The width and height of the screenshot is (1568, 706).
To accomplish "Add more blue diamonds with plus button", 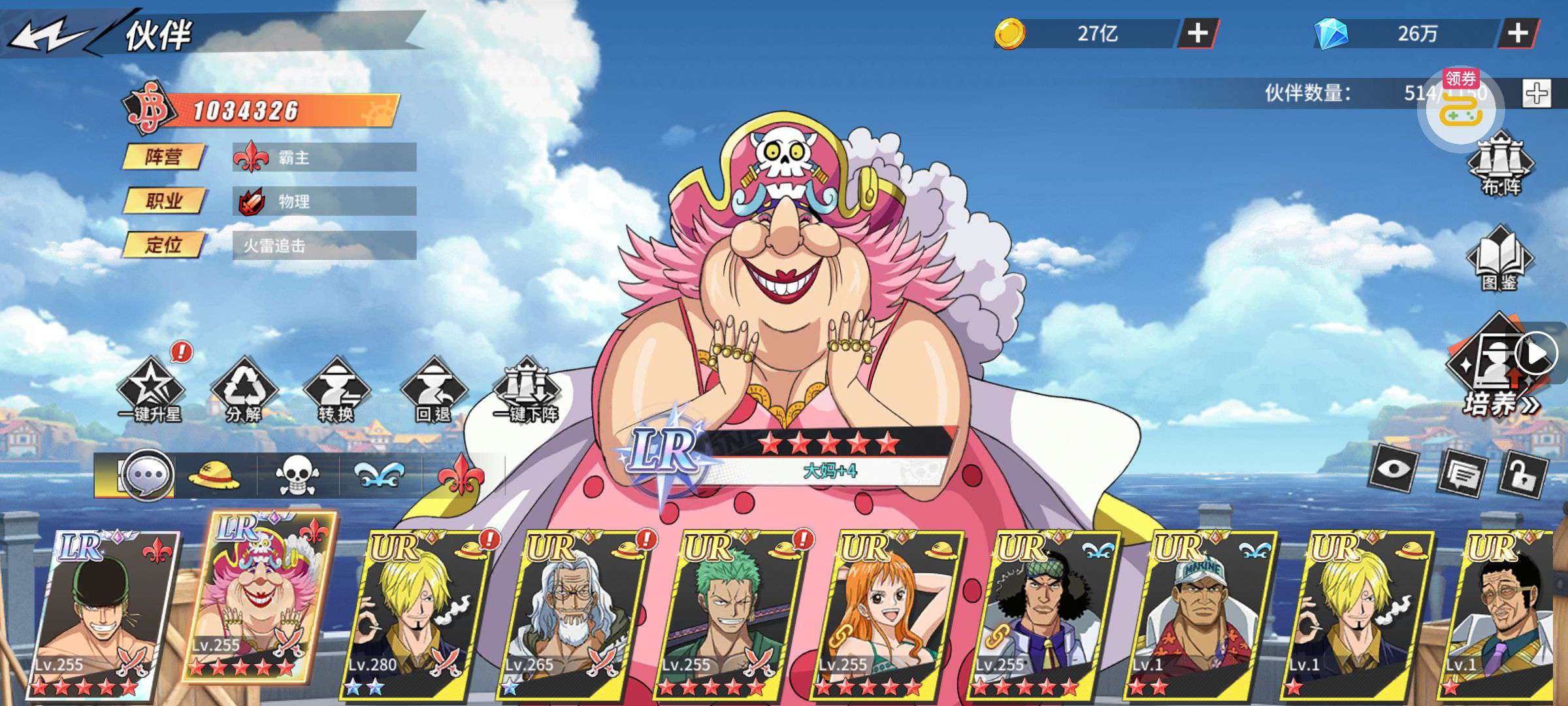I will point(1517,33).
